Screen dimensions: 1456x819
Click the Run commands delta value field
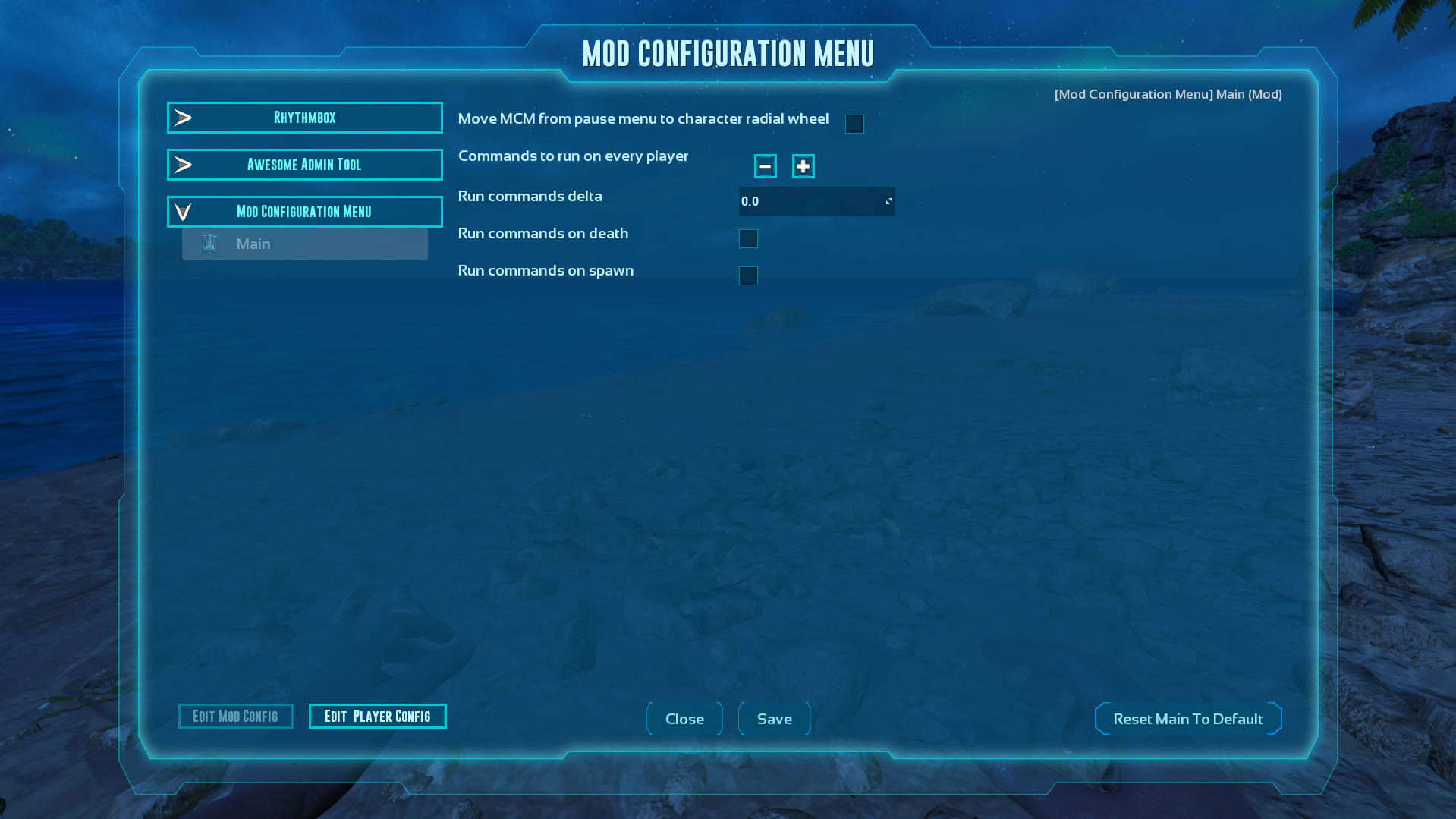click(x=812, y=201)
